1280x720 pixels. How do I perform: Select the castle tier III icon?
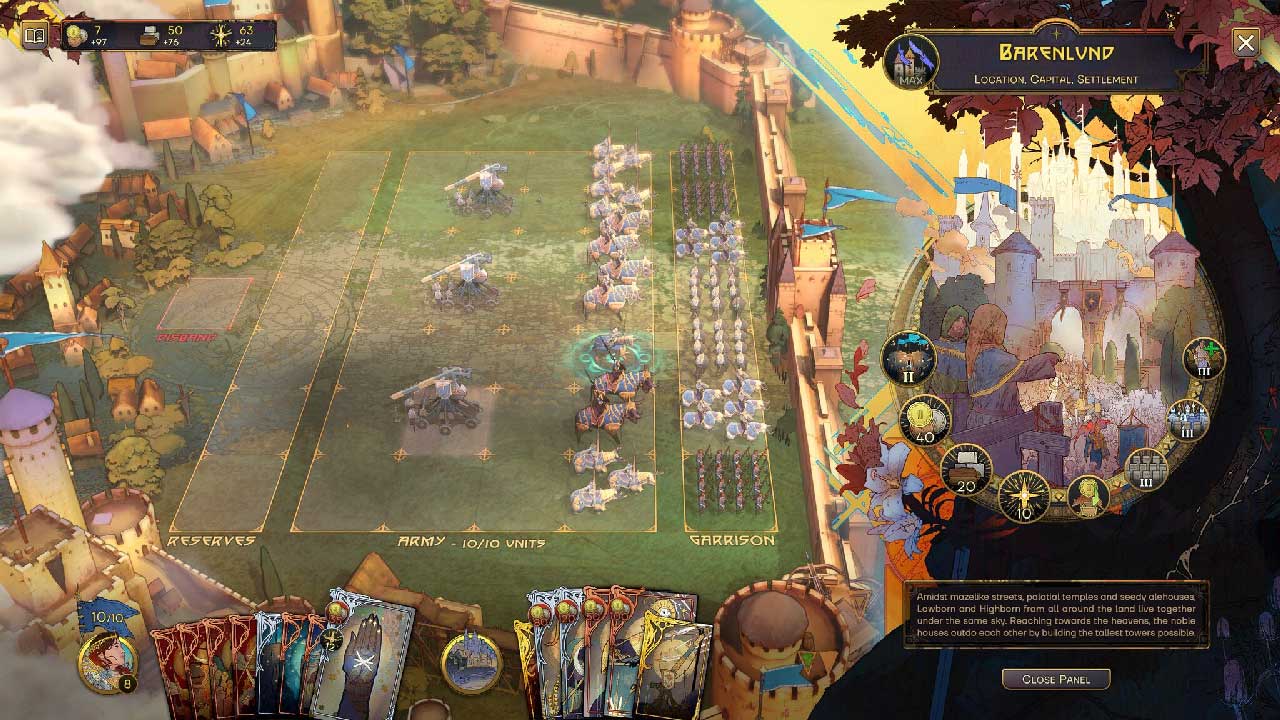(1188, 420)
